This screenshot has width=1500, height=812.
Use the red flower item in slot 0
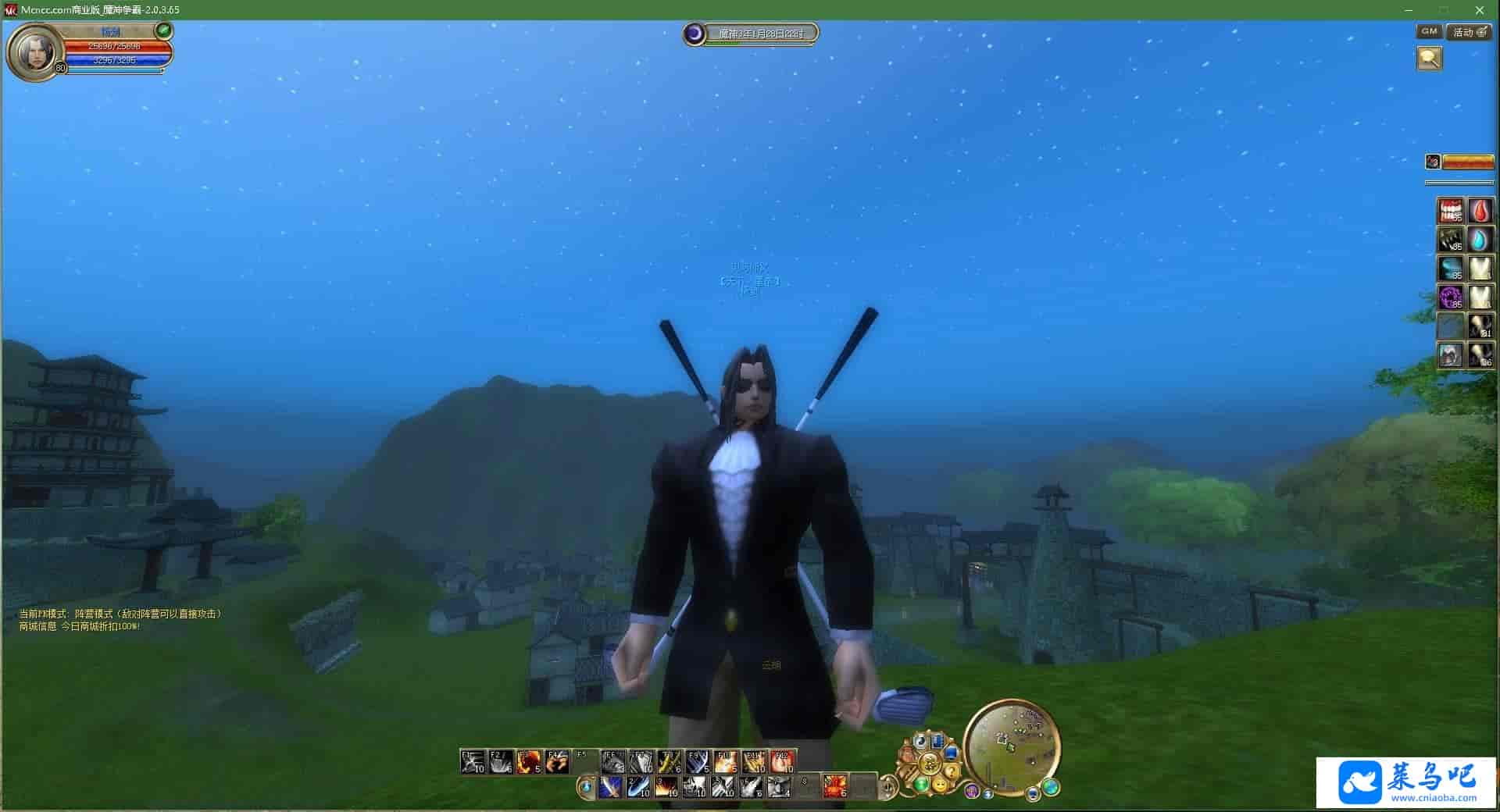tap(834, 786)
